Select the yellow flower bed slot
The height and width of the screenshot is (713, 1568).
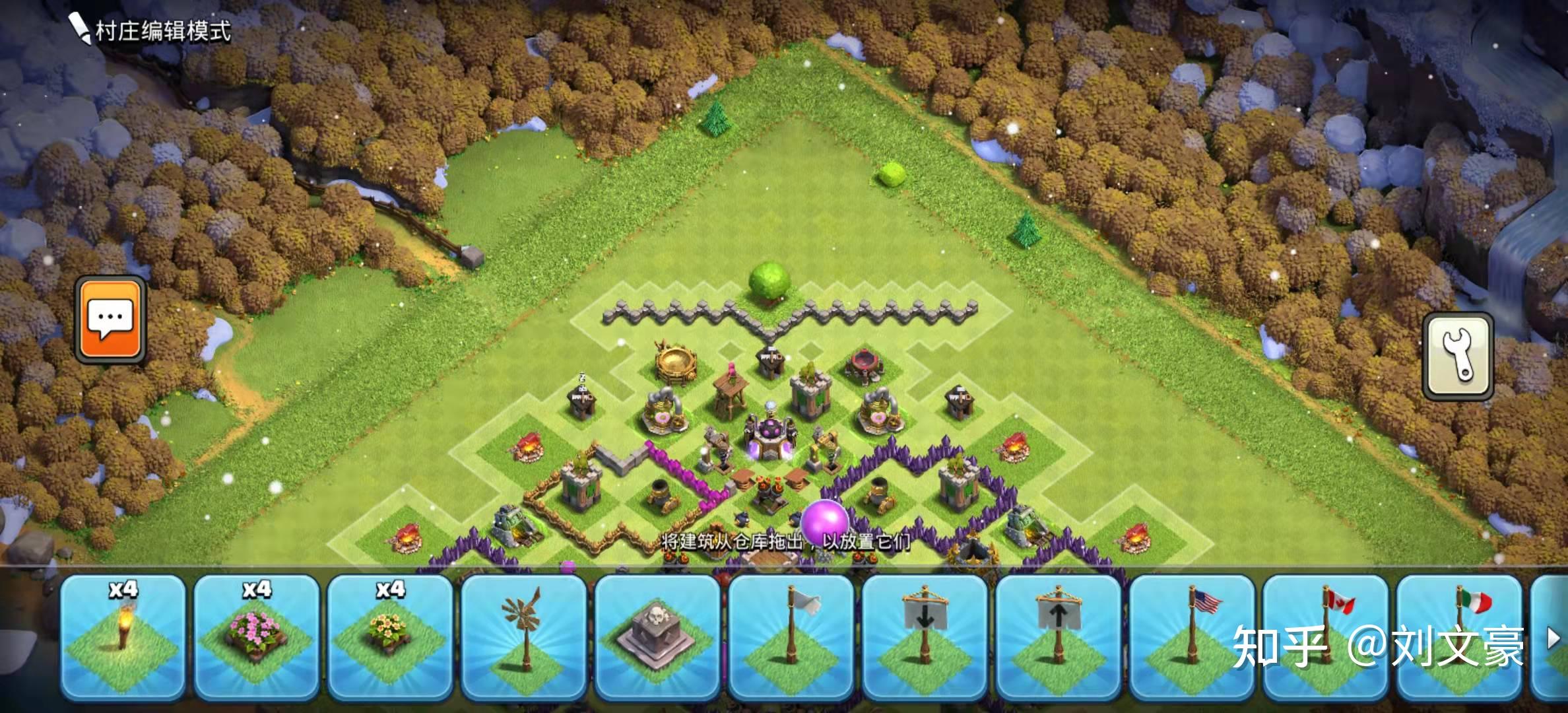pyautogui.click(x=390, y=636)
